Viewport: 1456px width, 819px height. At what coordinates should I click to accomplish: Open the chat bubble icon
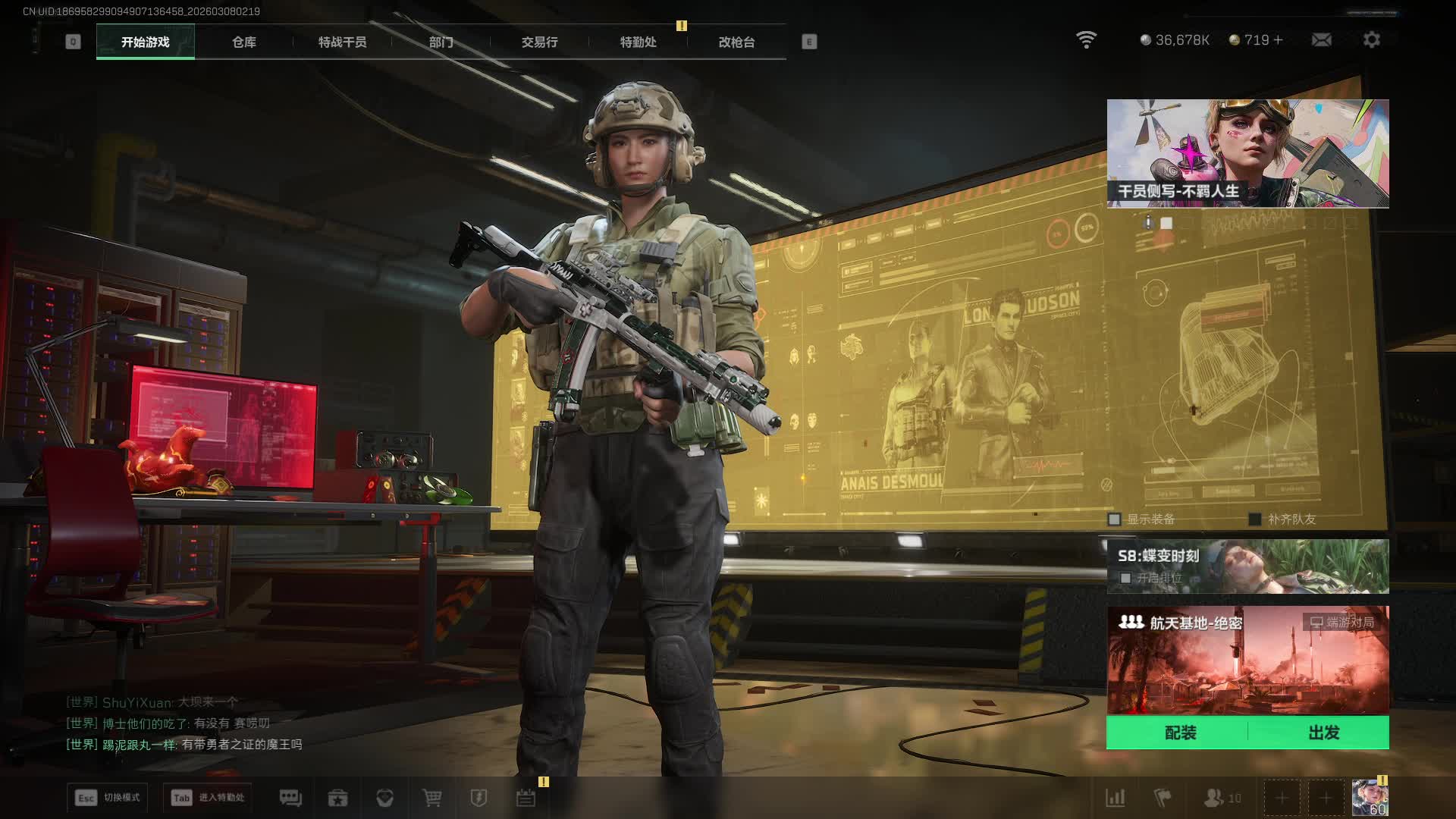click(x=290, y=798)
